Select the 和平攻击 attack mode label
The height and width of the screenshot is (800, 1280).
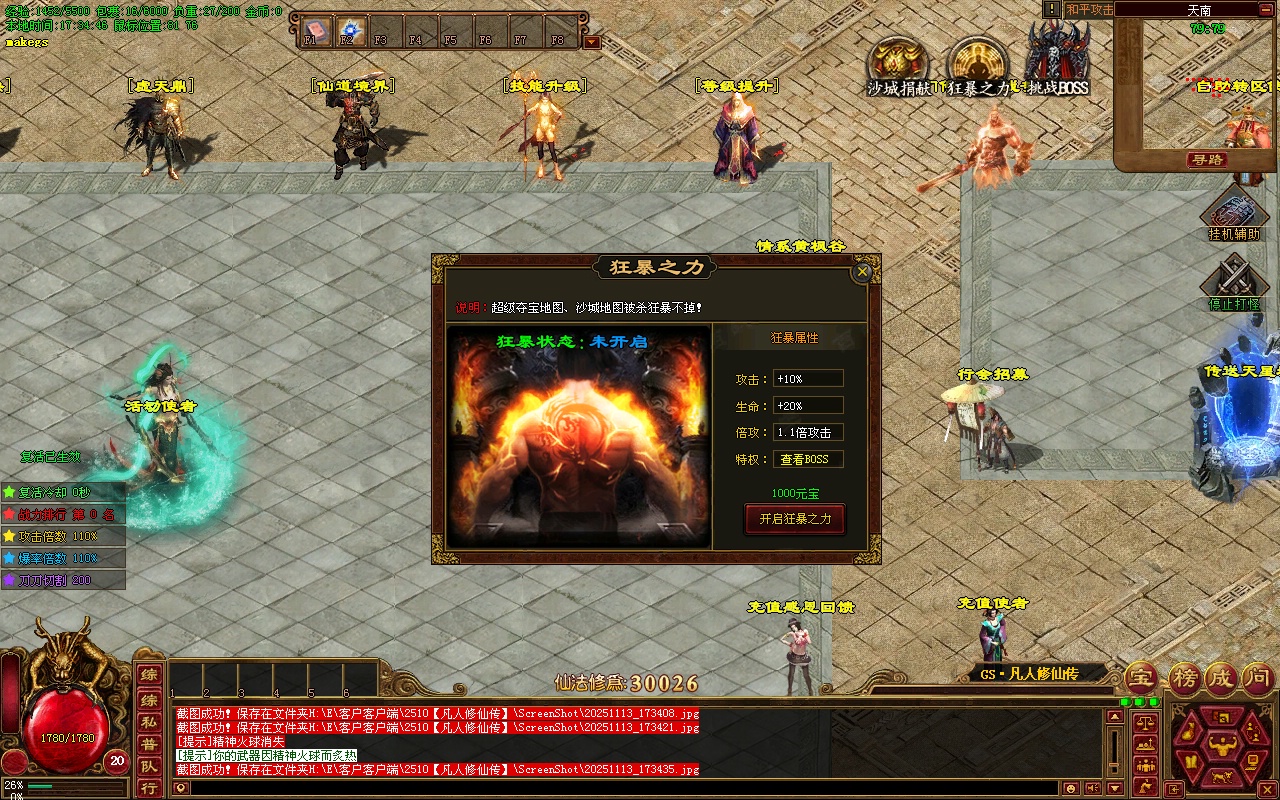[x=1088, y=9]
